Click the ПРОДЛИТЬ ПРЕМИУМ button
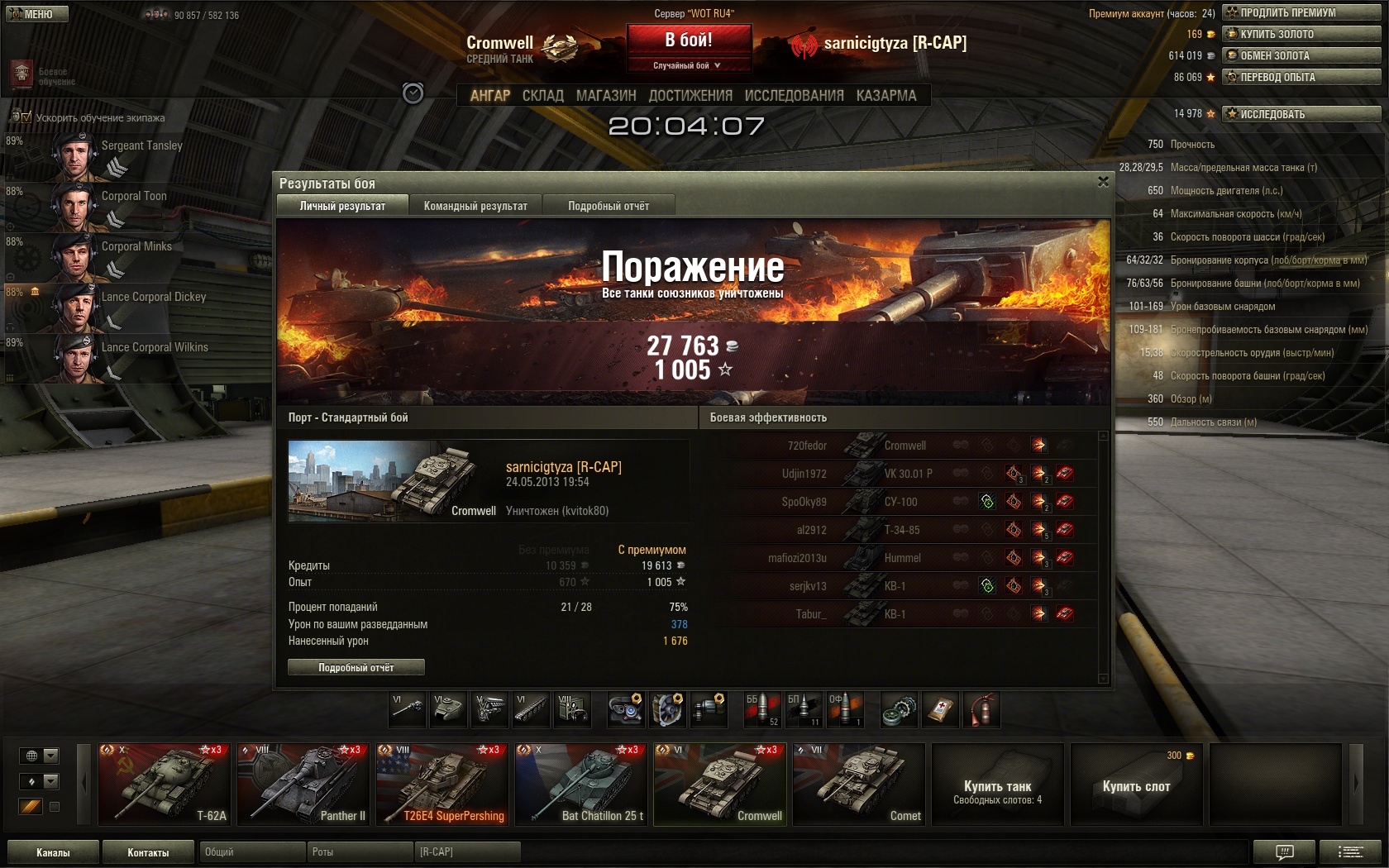Screen dimensions: 1389x868 coord(1301,12)
